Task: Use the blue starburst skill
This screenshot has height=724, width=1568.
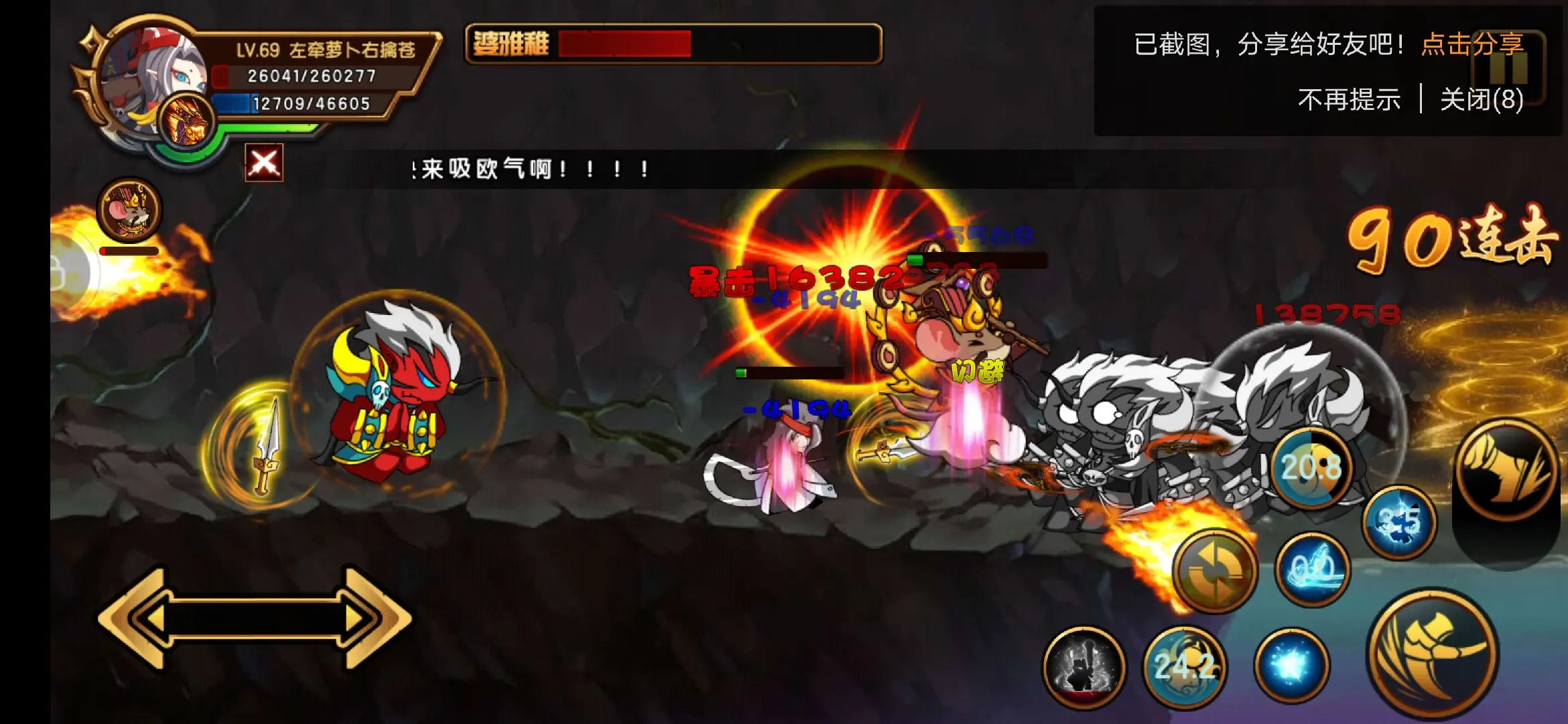Action: [x=1291, y=665]
